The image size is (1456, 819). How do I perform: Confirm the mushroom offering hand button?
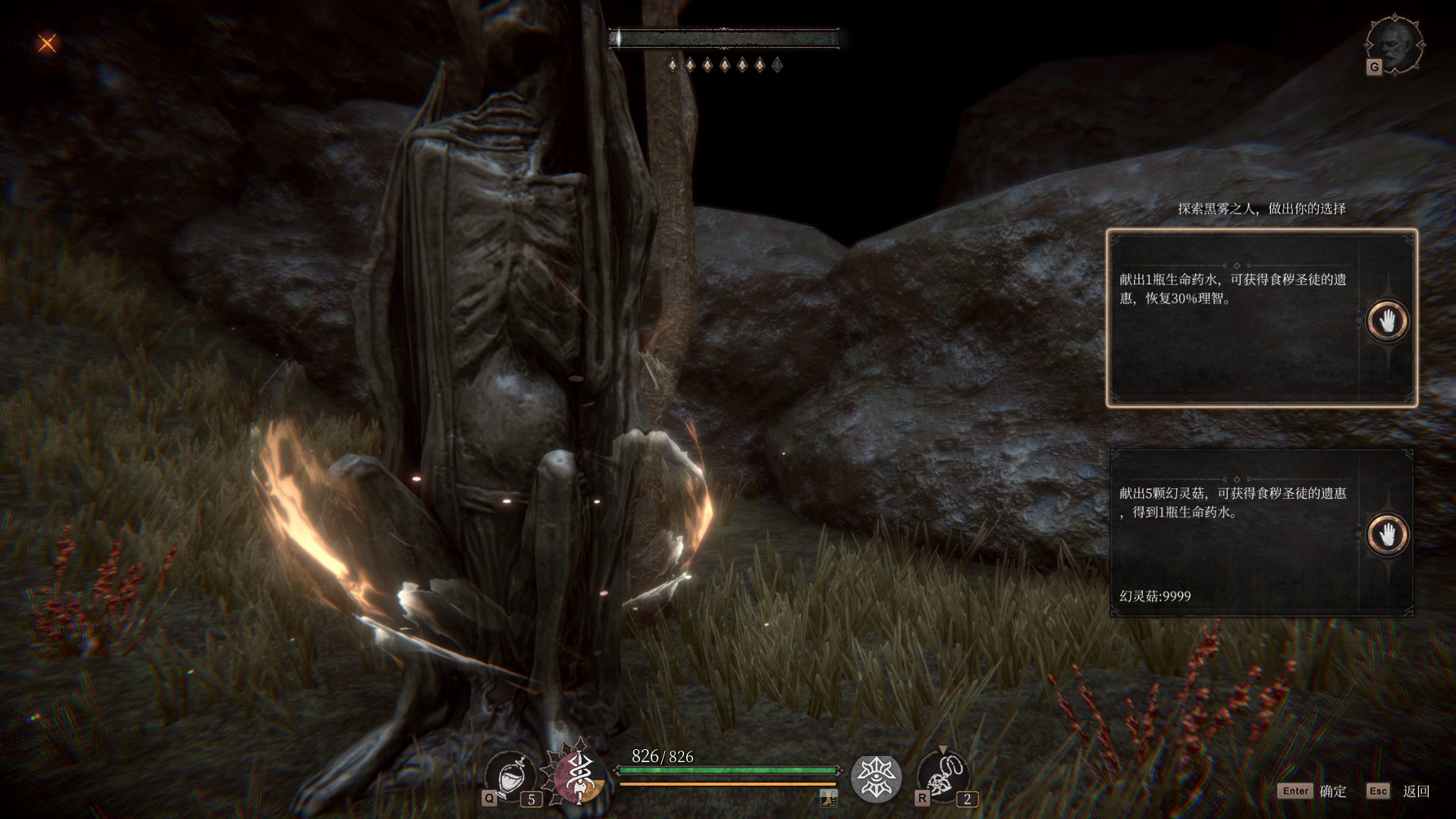pos(1387,535)
